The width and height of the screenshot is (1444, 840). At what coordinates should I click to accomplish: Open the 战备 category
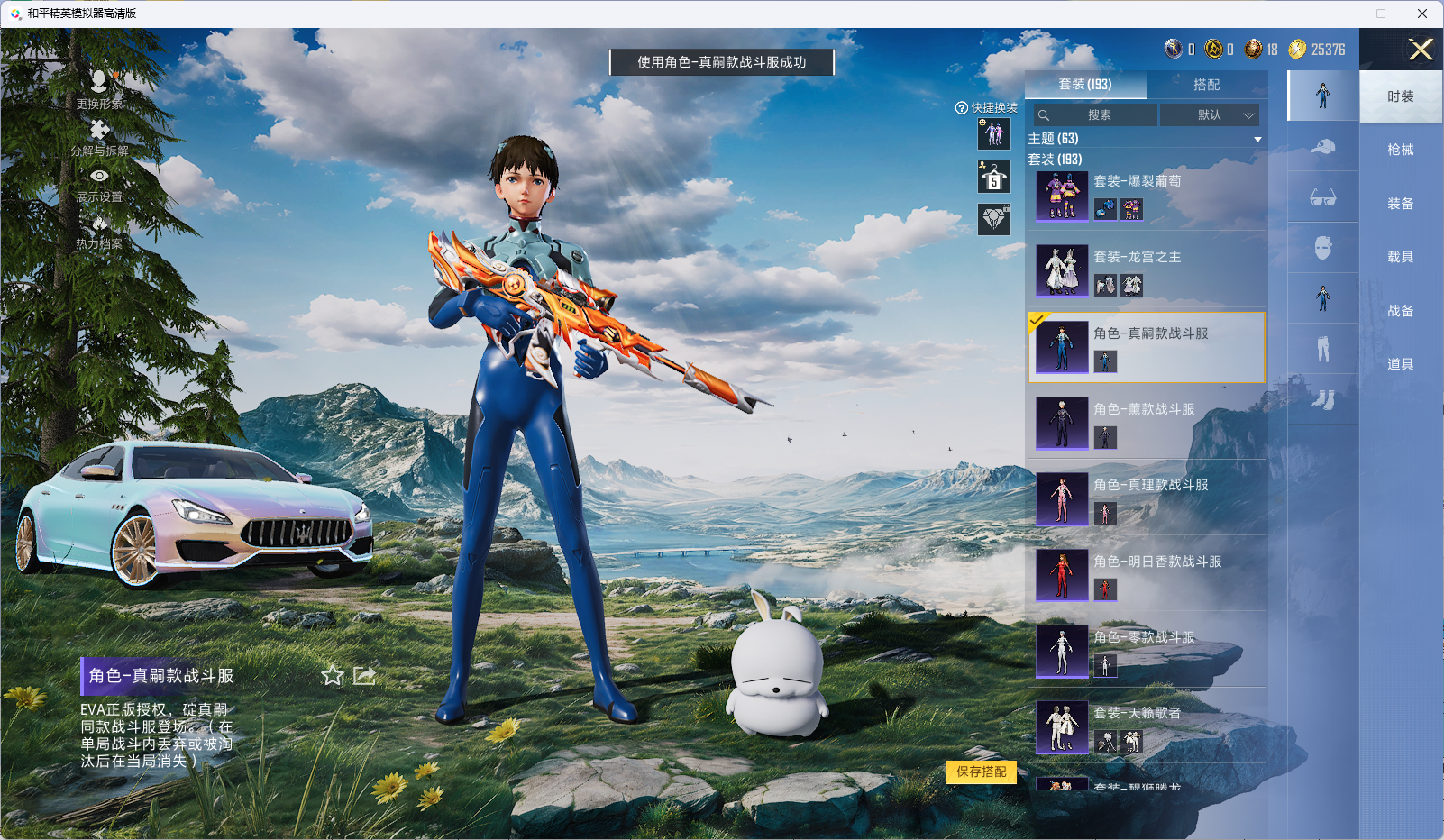pyautogui.click(x=1400, y=311)
